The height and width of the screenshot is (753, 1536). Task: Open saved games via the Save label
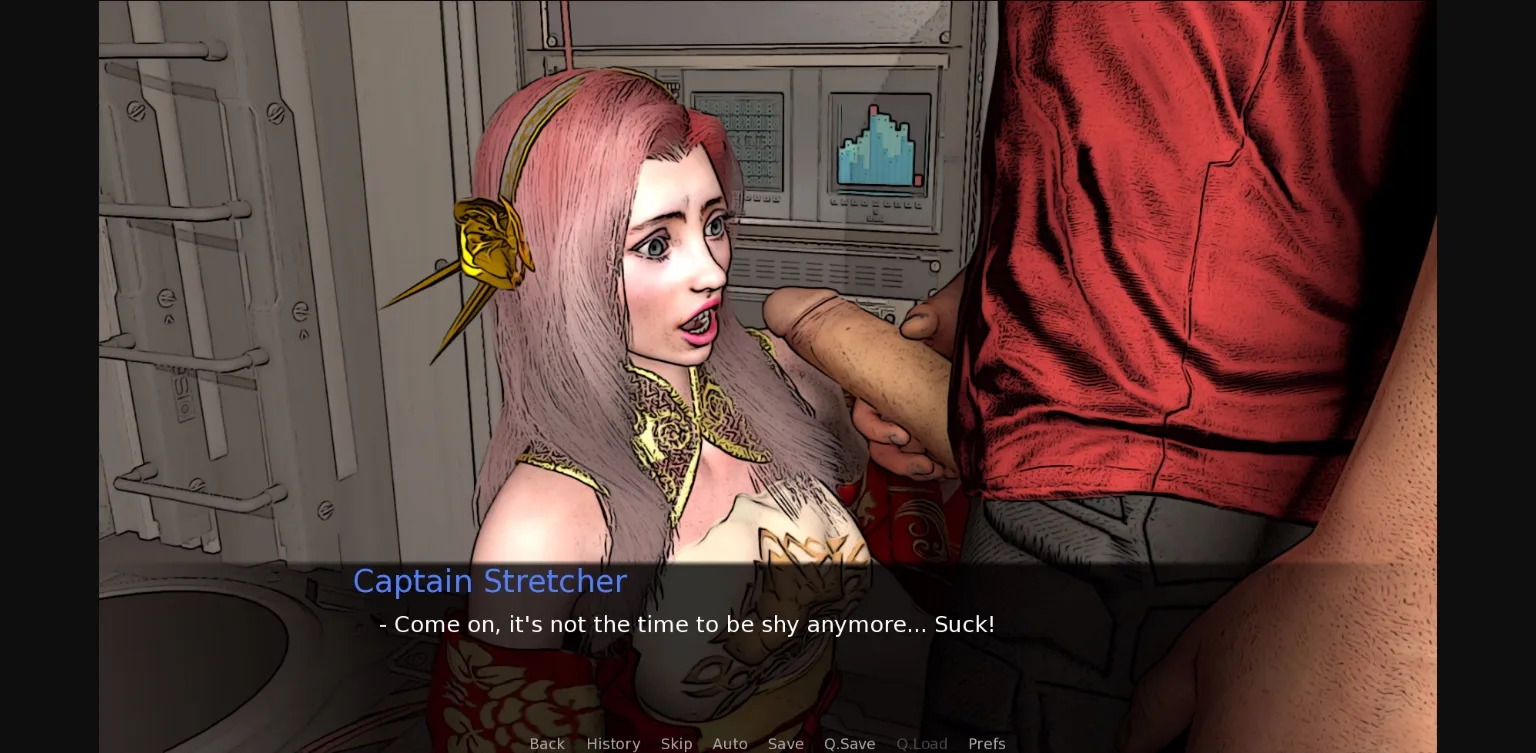click(785, 744)
